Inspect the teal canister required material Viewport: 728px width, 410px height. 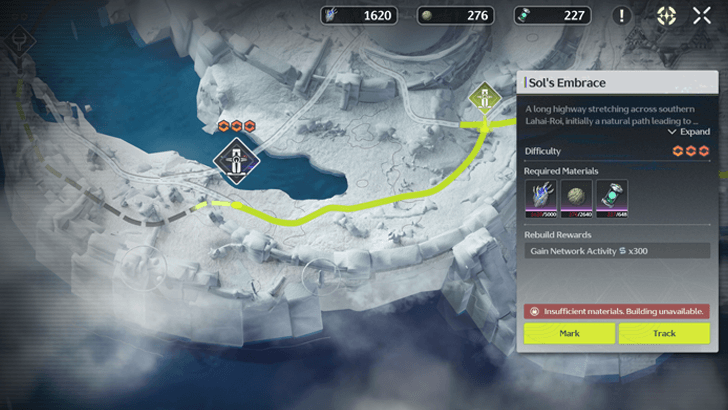612,197
